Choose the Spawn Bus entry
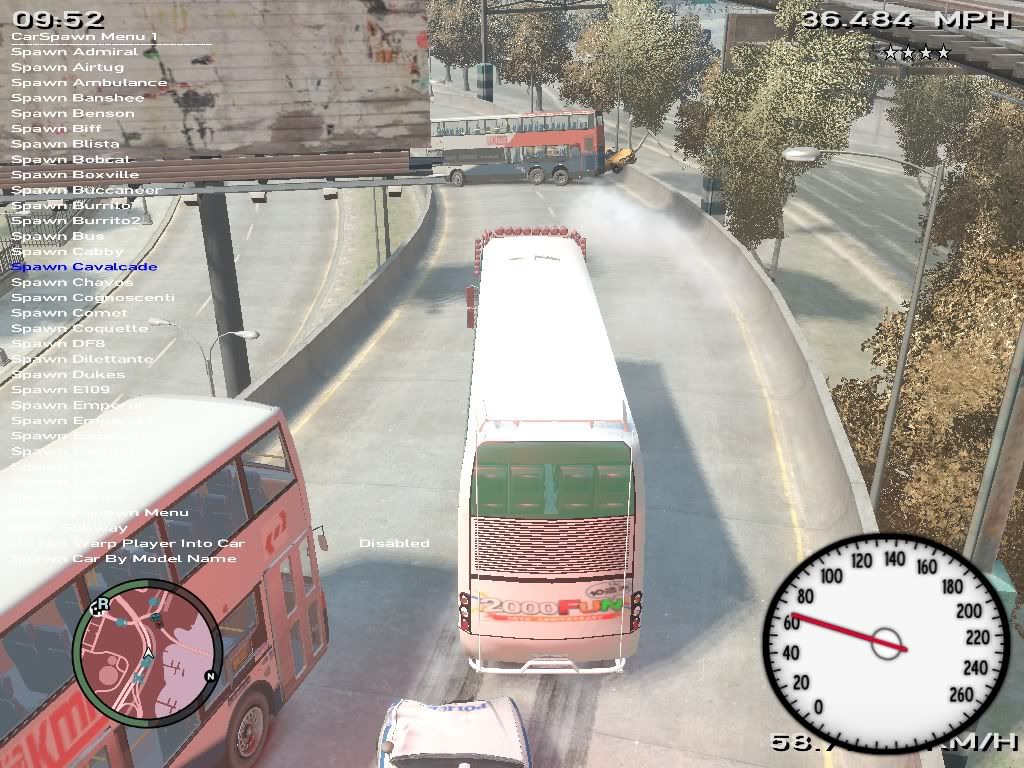The height and width of the screenshot is (768, 1024). tap(58, 236)
